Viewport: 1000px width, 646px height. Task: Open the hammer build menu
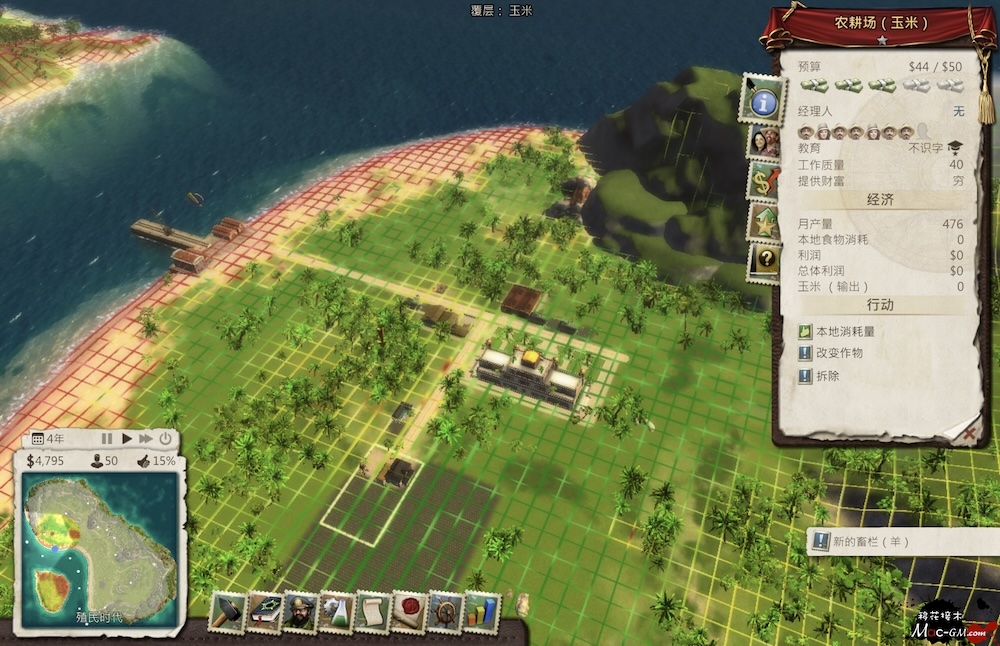227,611
